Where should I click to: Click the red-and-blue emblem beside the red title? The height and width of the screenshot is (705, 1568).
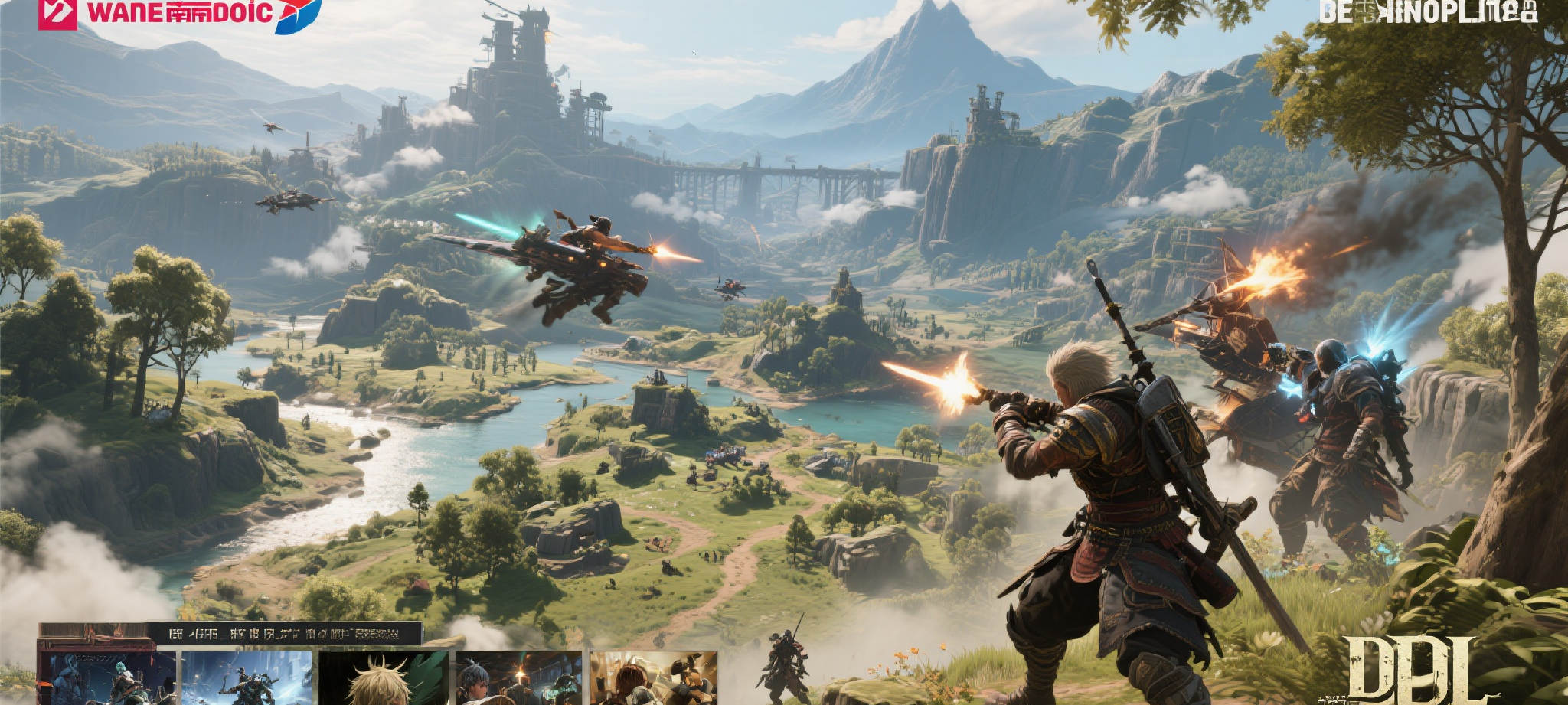pyautogui.click(x=298, y=15)
